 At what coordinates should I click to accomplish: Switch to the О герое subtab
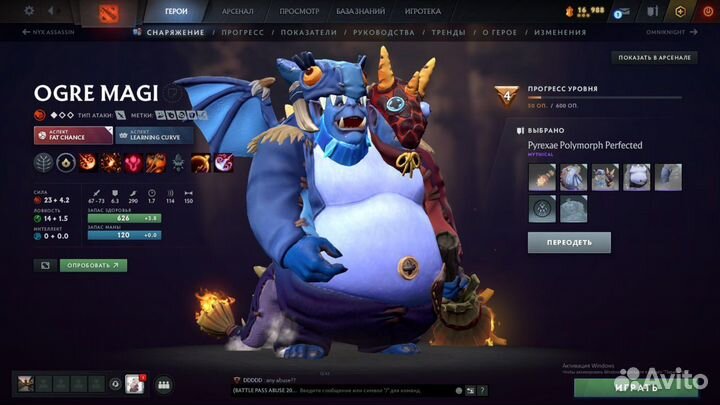click(502, 32)
